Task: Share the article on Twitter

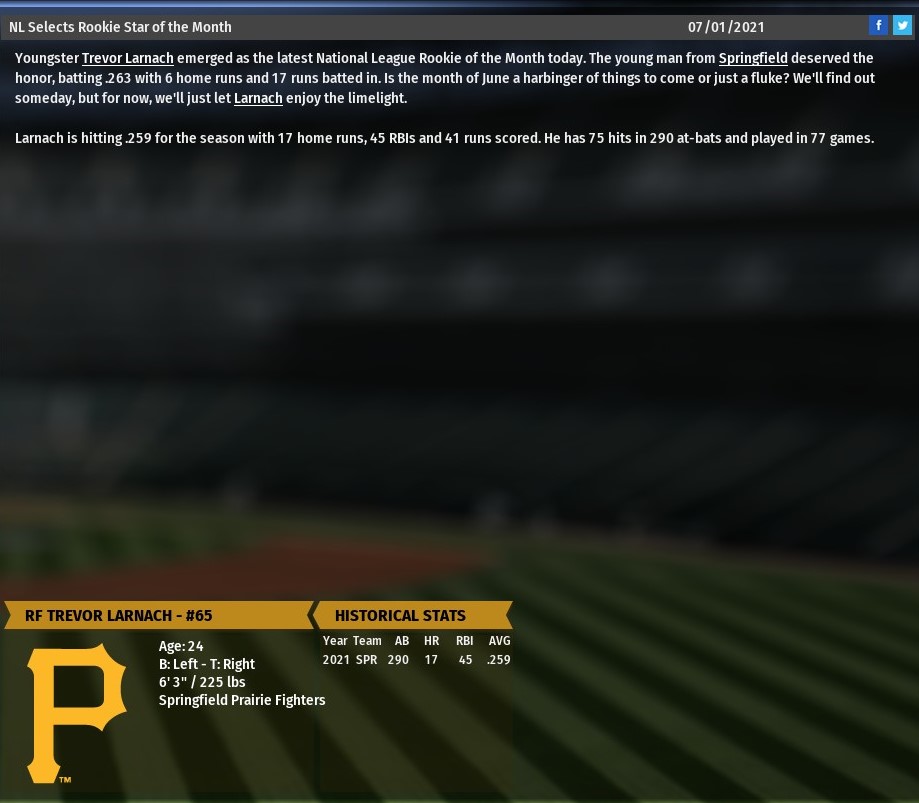Action: [x=902, y=26]
